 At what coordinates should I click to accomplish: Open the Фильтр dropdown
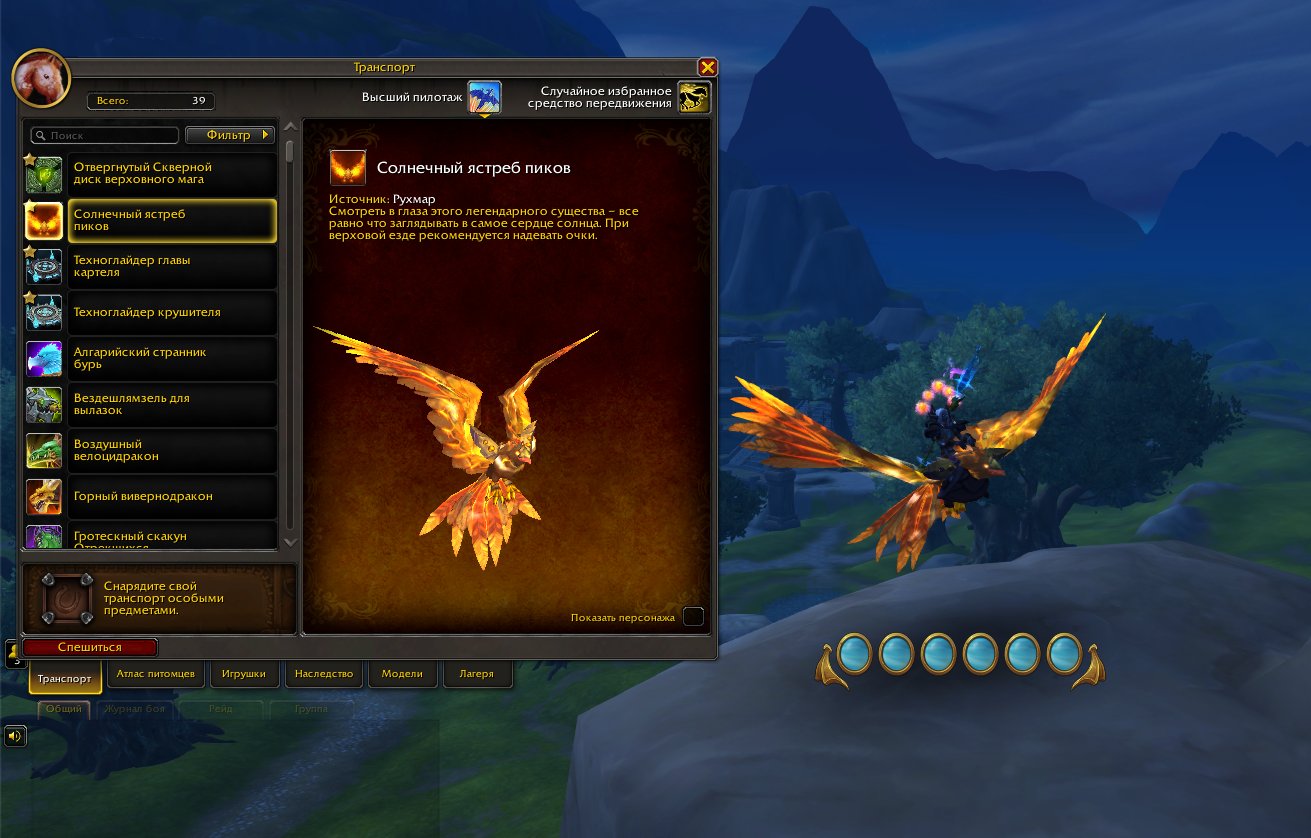231,135
